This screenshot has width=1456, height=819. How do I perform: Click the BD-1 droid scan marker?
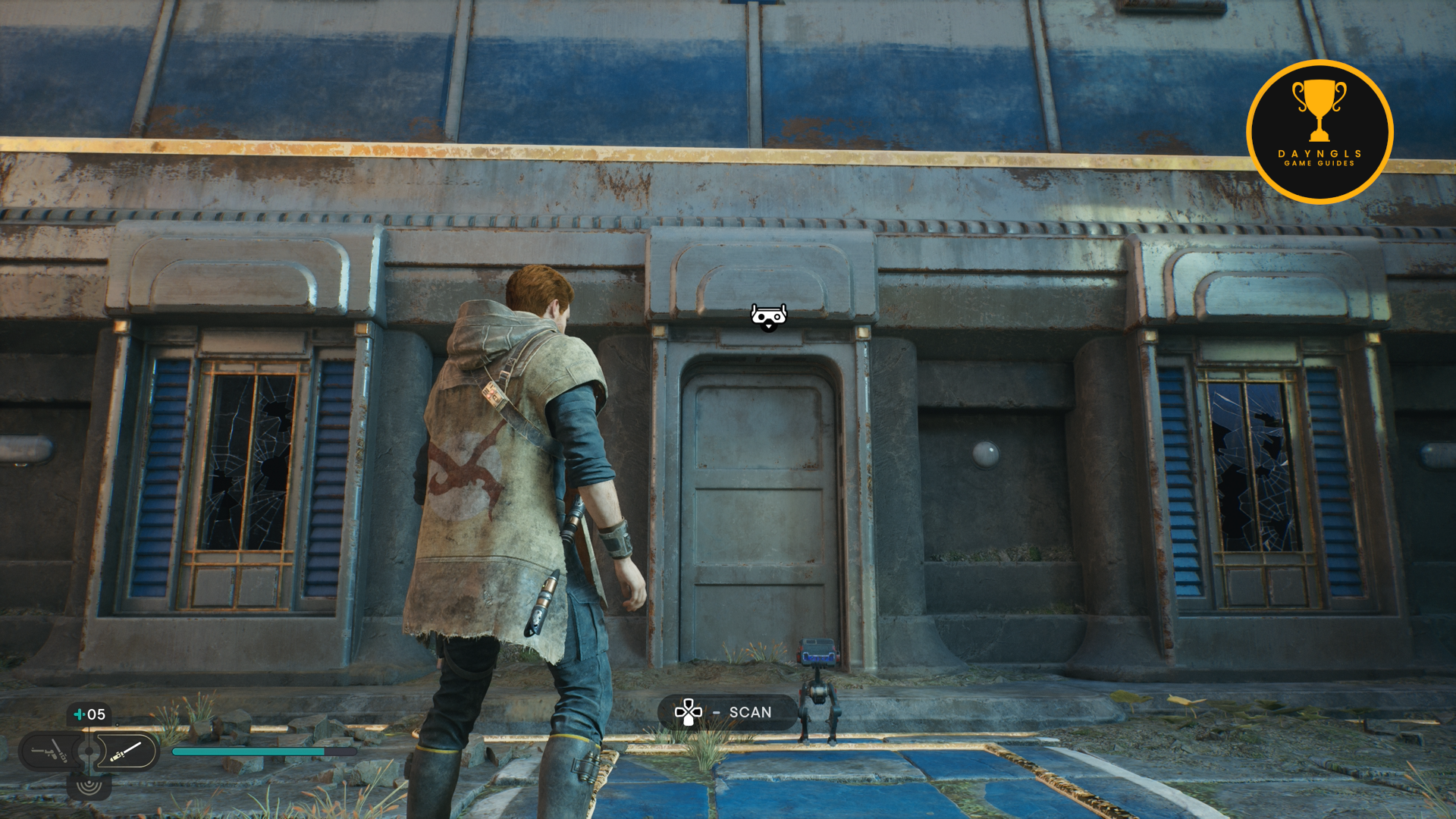point(768,317)
